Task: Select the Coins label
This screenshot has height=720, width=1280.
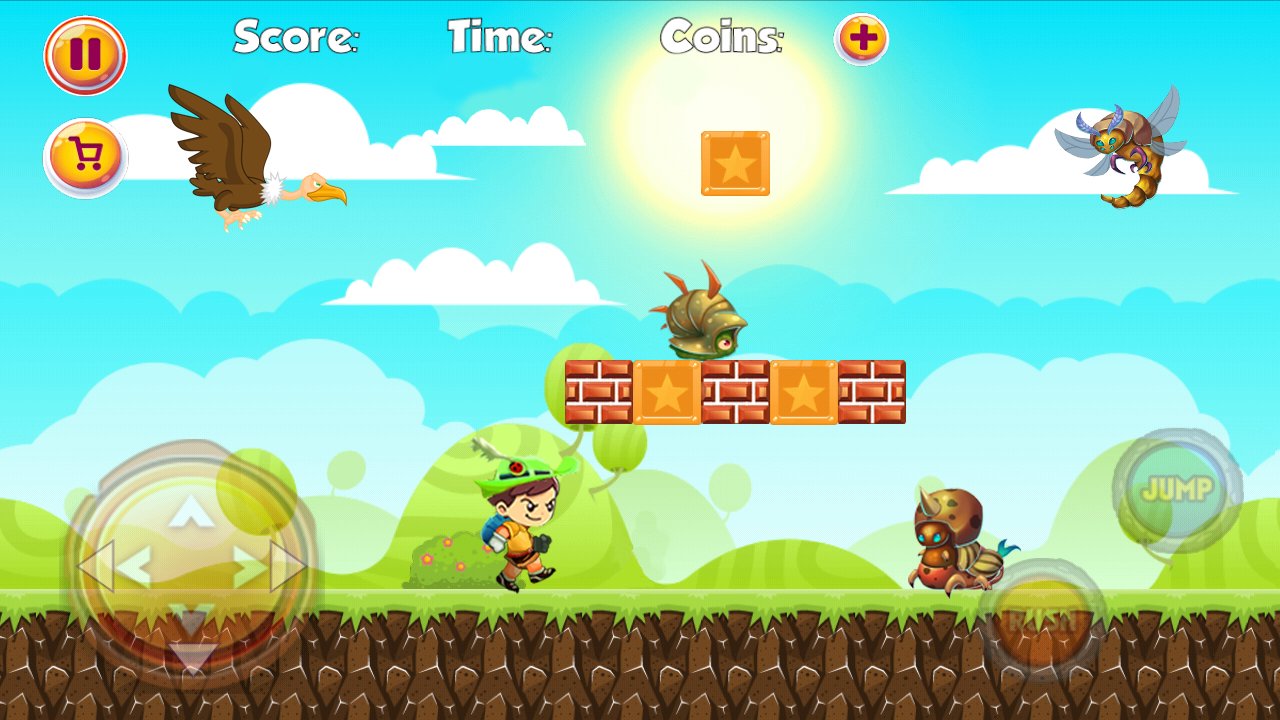Action: pyautogui.click(x=722, y=38)
